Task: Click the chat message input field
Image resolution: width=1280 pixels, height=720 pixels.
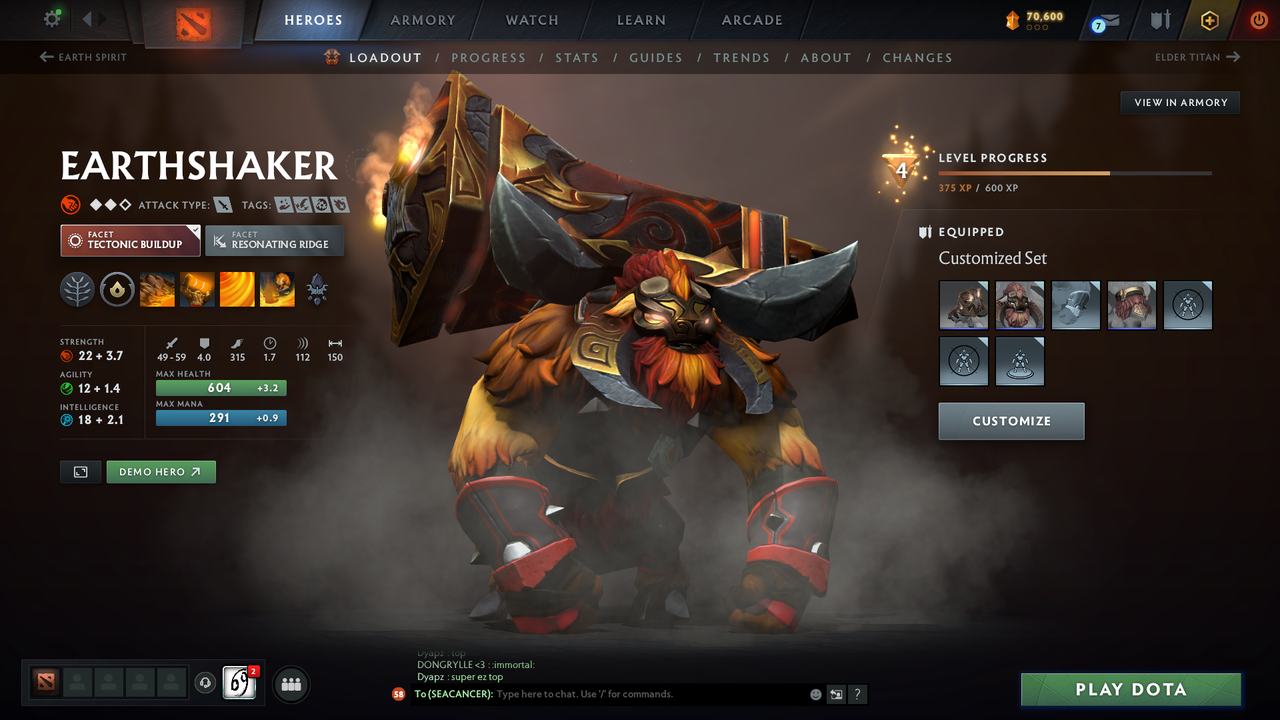Action: click(x=650, y=694)
